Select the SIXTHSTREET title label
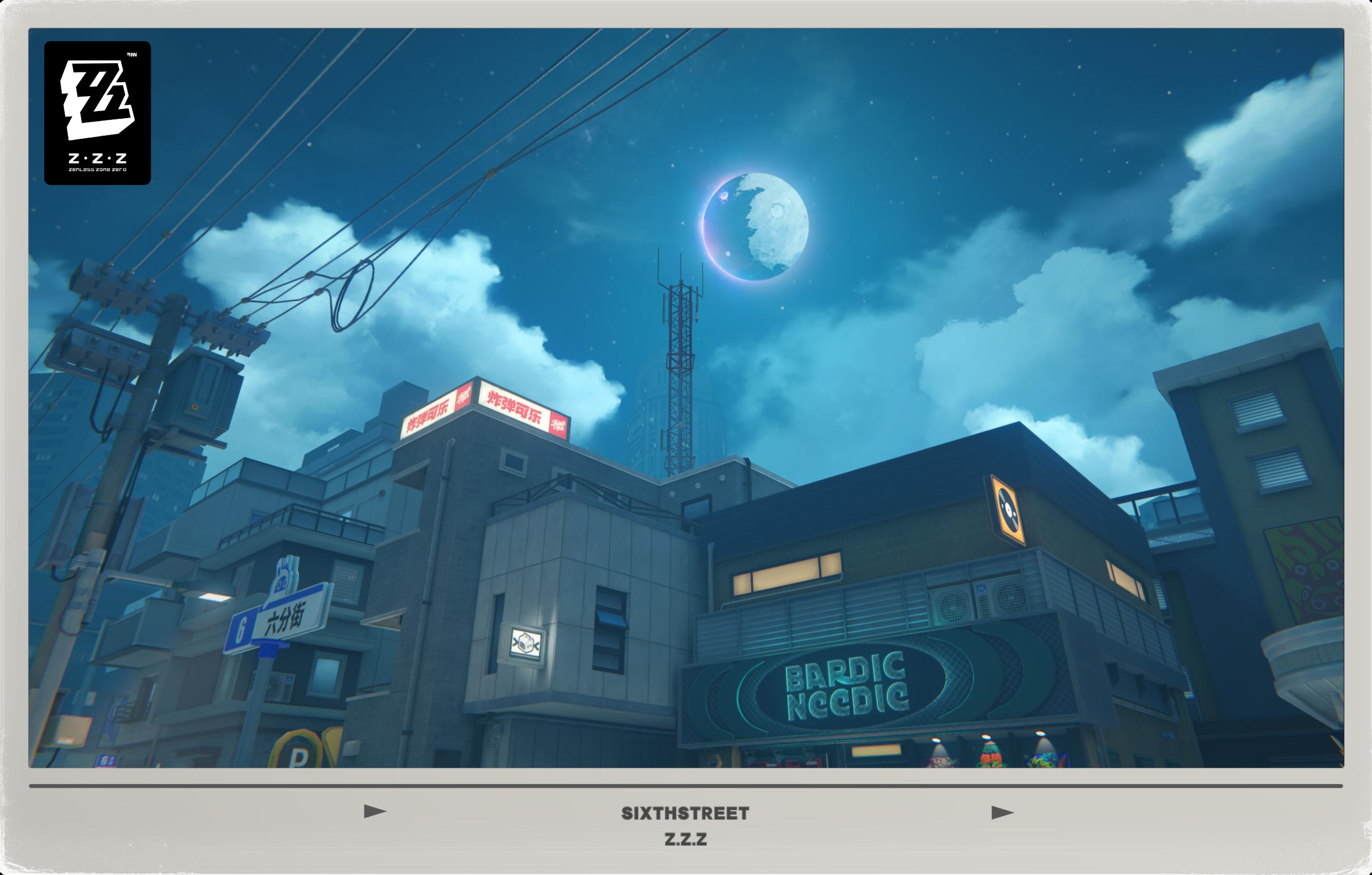Image resolution: width=1372 pixels, height=875 pixels. [x=684, y=813]
